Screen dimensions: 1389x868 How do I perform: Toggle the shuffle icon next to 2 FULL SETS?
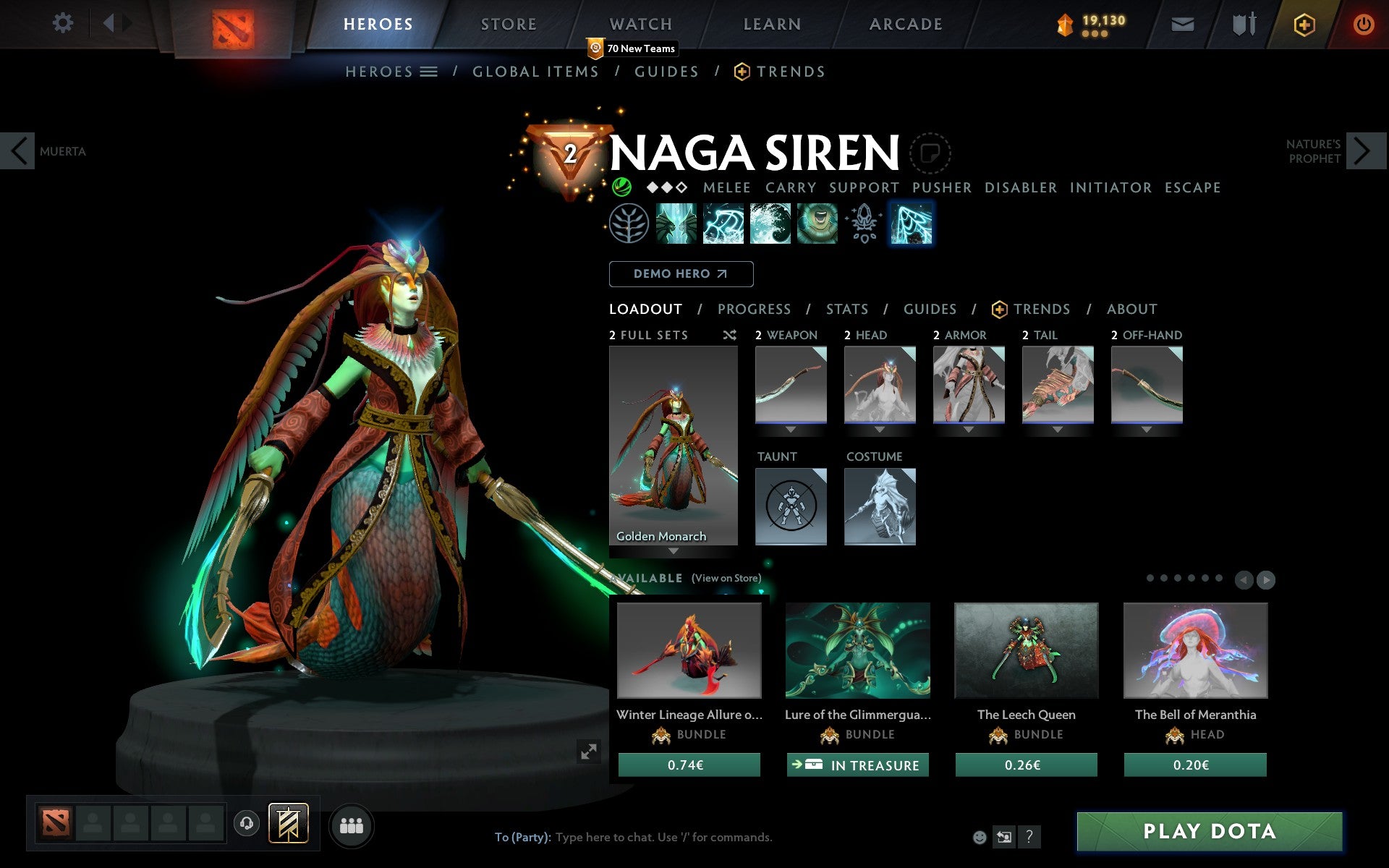729,335
